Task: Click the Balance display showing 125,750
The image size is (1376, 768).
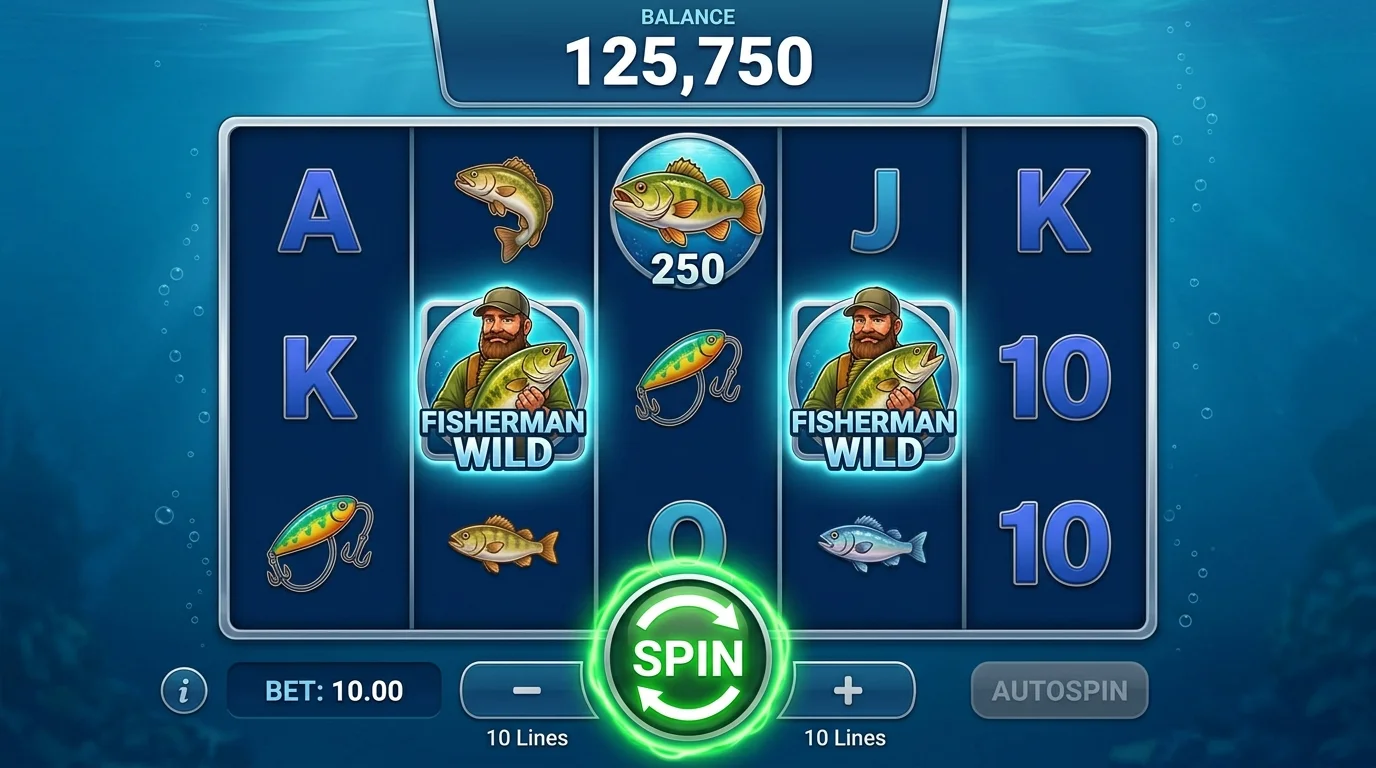Action: [x=686, y=58]
